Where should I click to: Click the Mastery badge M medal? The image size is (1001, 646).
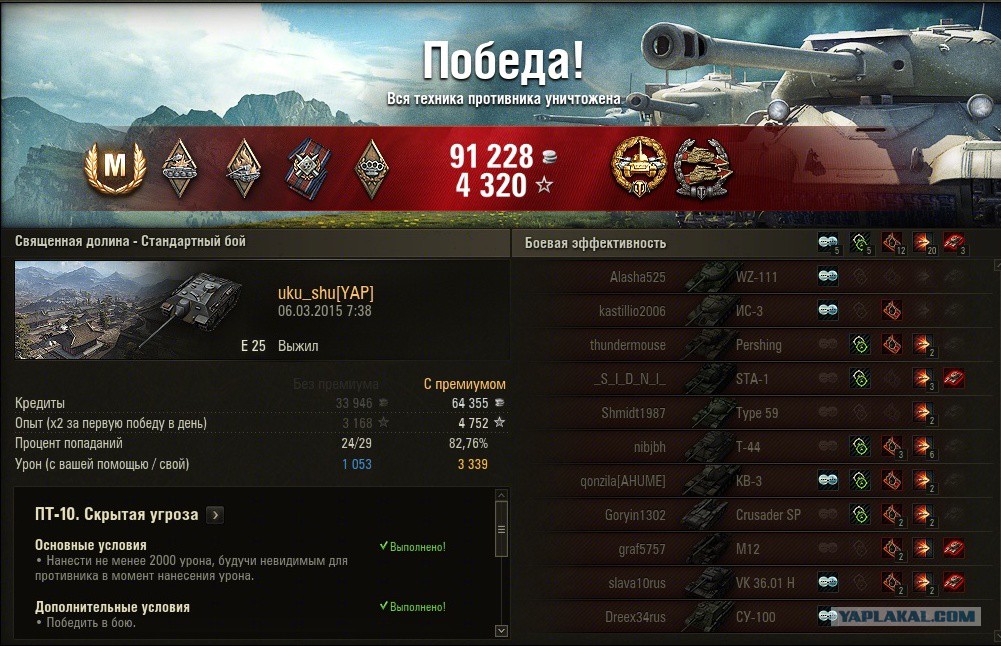115,167
